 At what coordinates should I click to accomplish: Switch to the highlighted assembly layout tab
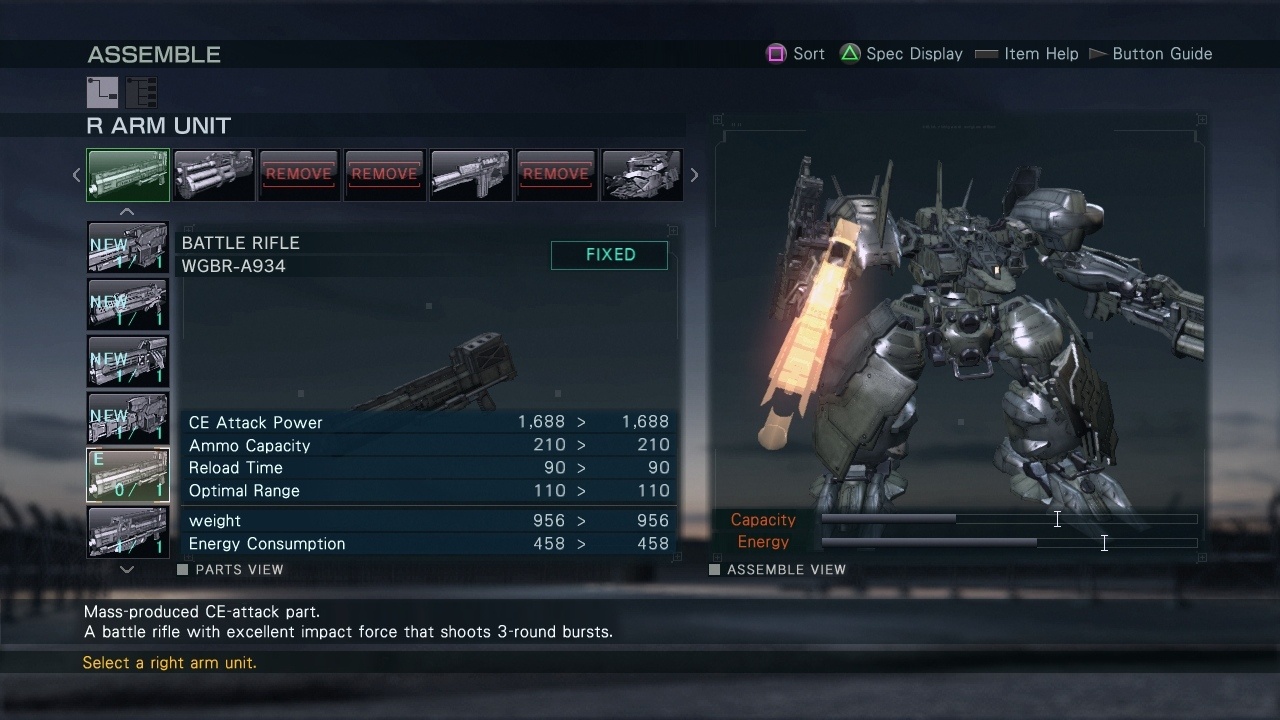coord(102,92)
